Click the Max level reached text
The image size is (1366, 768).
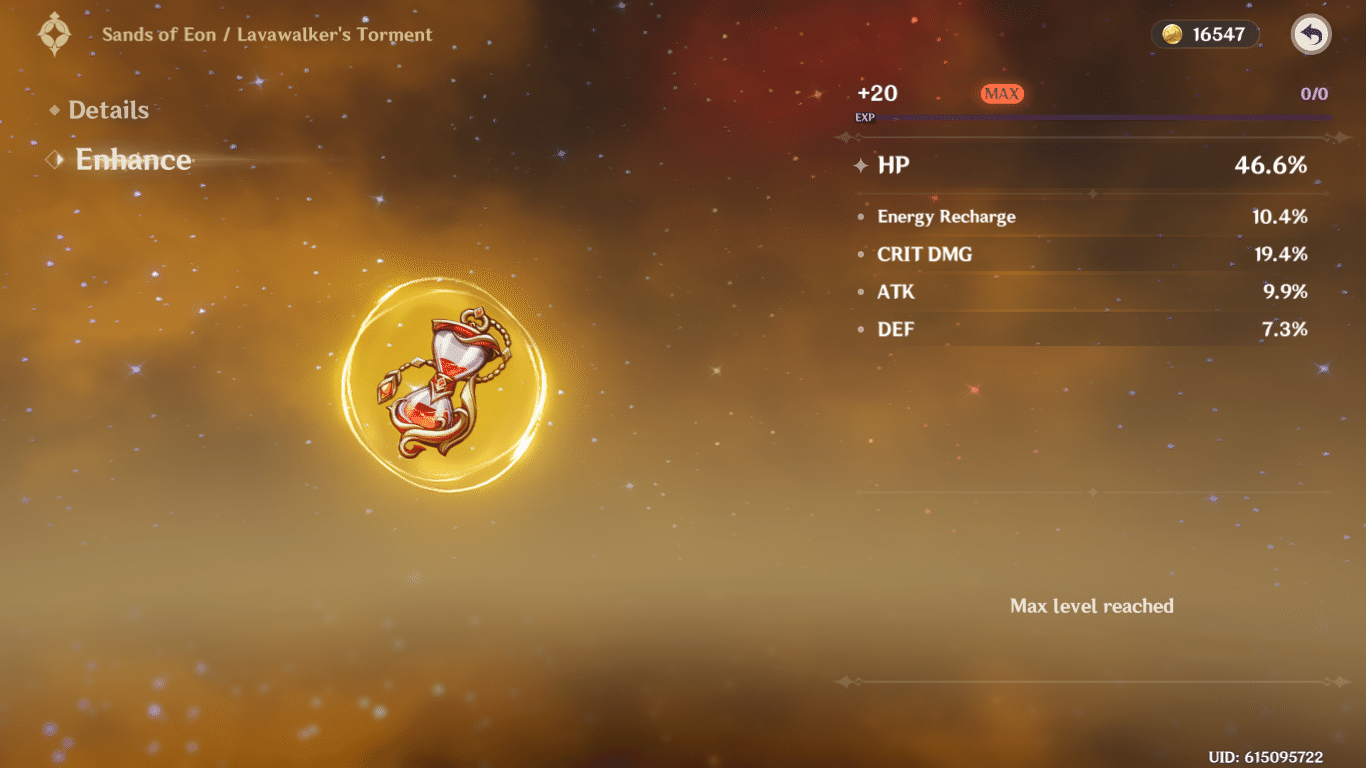[x=1092, y=605]
